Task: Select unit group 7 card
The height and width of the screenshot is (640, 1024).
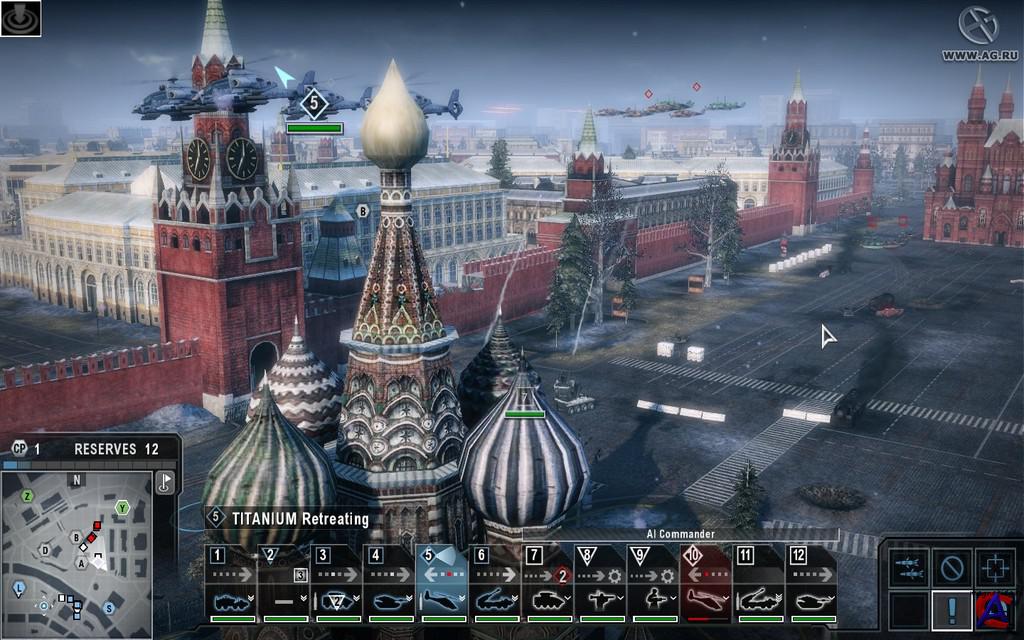Action: (x=548, y=584)
